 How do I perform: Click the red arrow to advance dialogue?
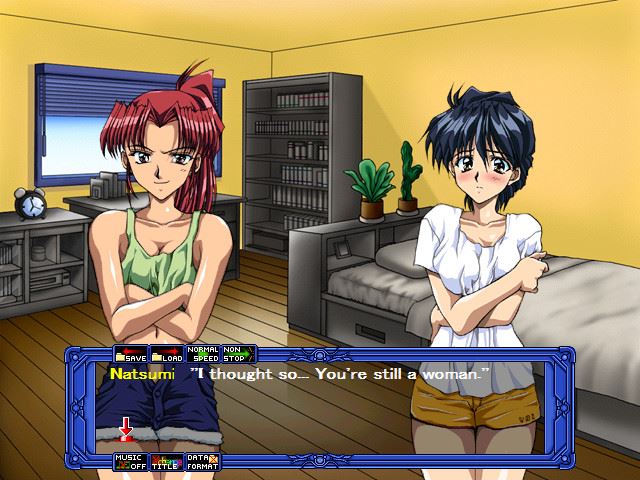pos(126,430)
